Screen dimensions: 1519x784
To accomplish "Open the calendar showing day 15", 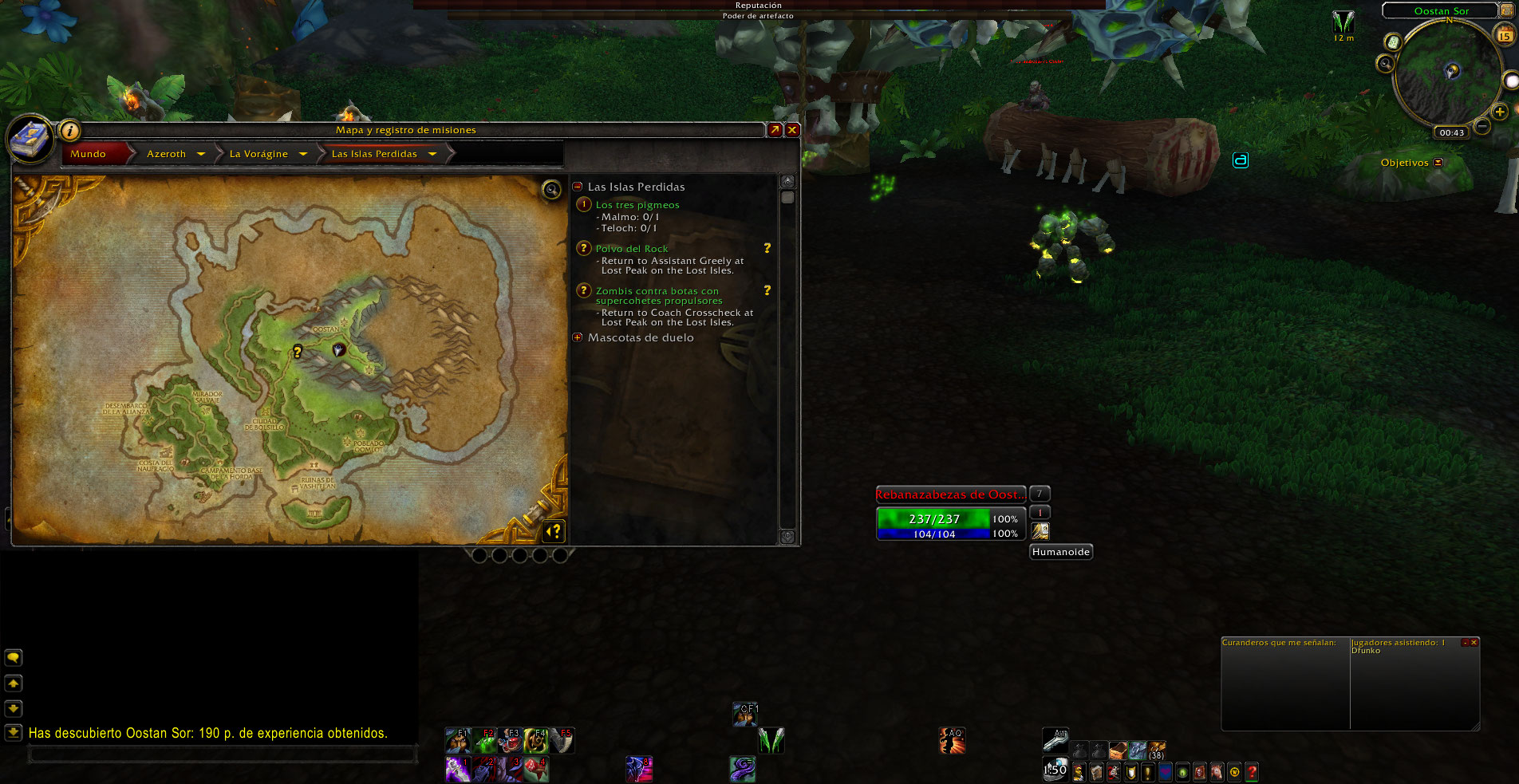I will (x=1505, y=35).
